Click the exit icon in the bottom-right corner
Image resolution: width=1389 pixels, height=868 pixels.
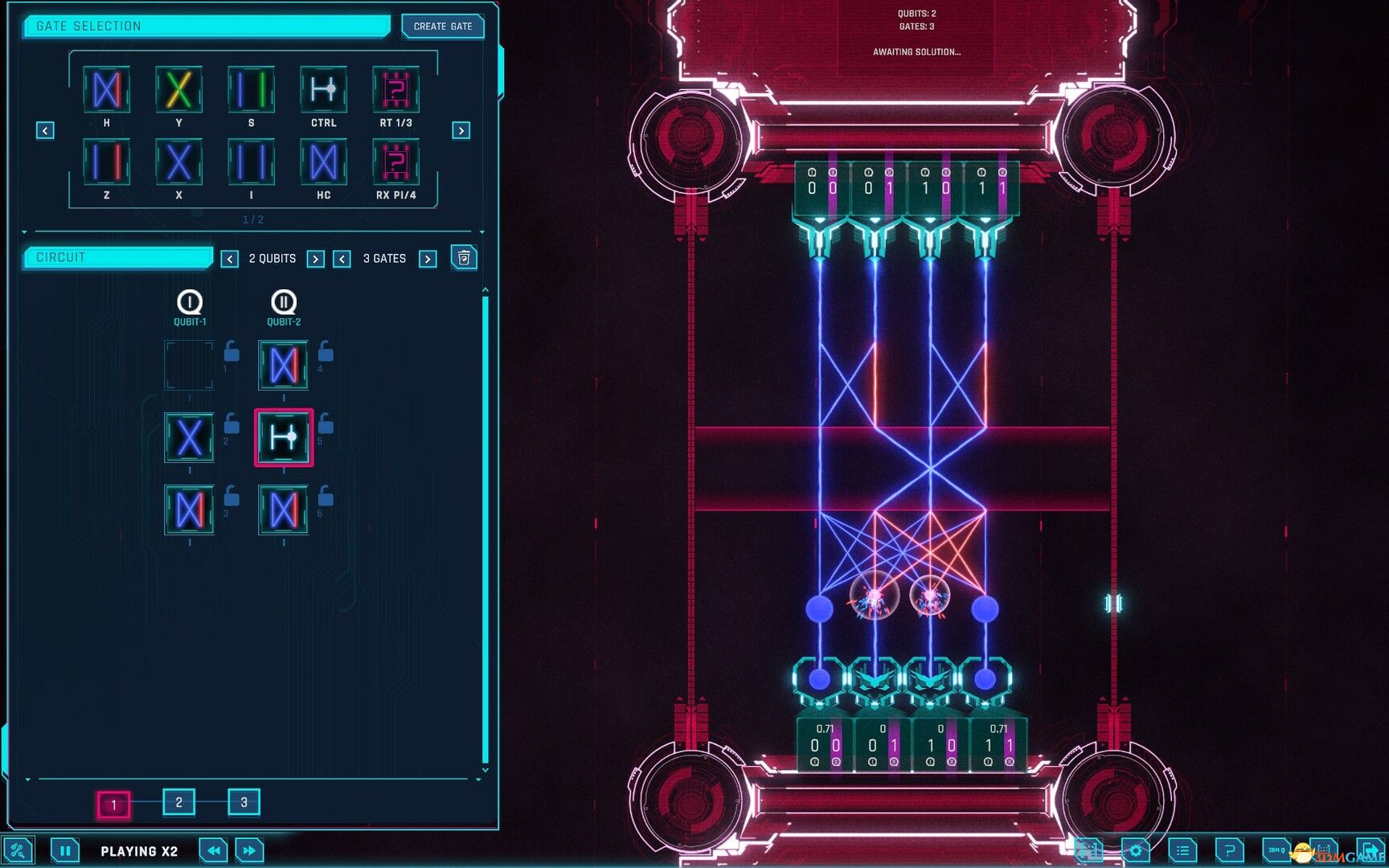1370,849
